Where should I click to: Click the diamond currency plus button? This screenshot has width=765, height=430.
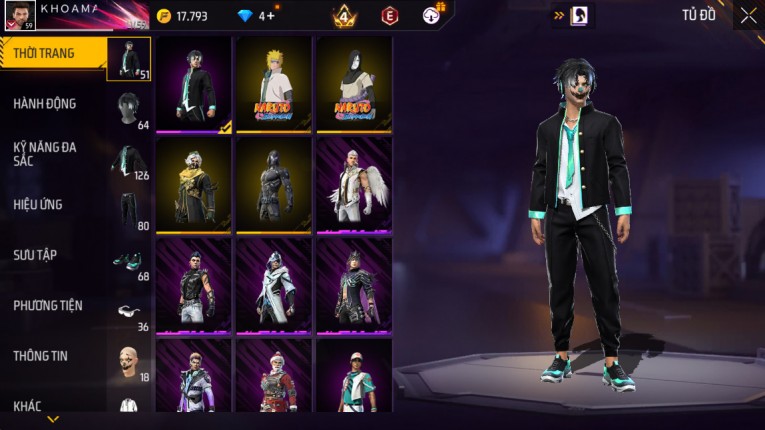coord(271,16)
